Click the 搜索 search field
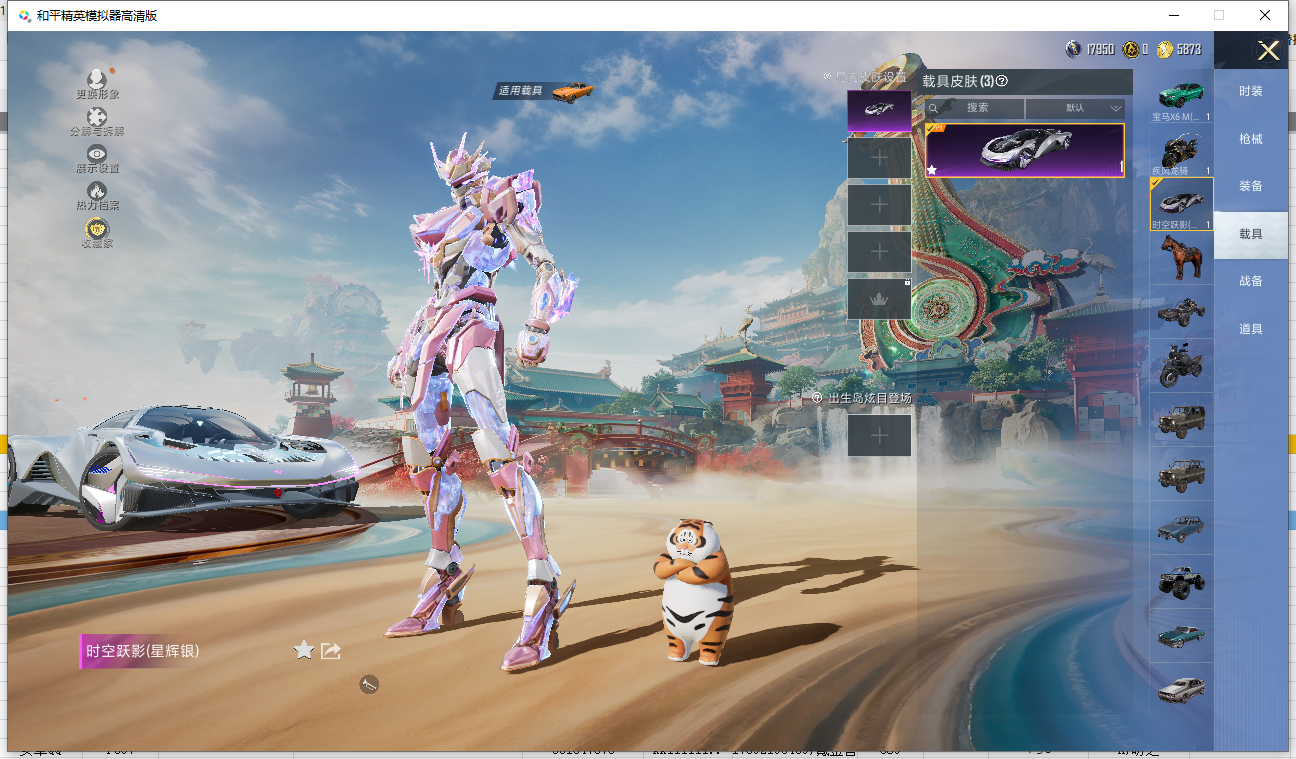The image size is (1296, 759). click(976, 108)
